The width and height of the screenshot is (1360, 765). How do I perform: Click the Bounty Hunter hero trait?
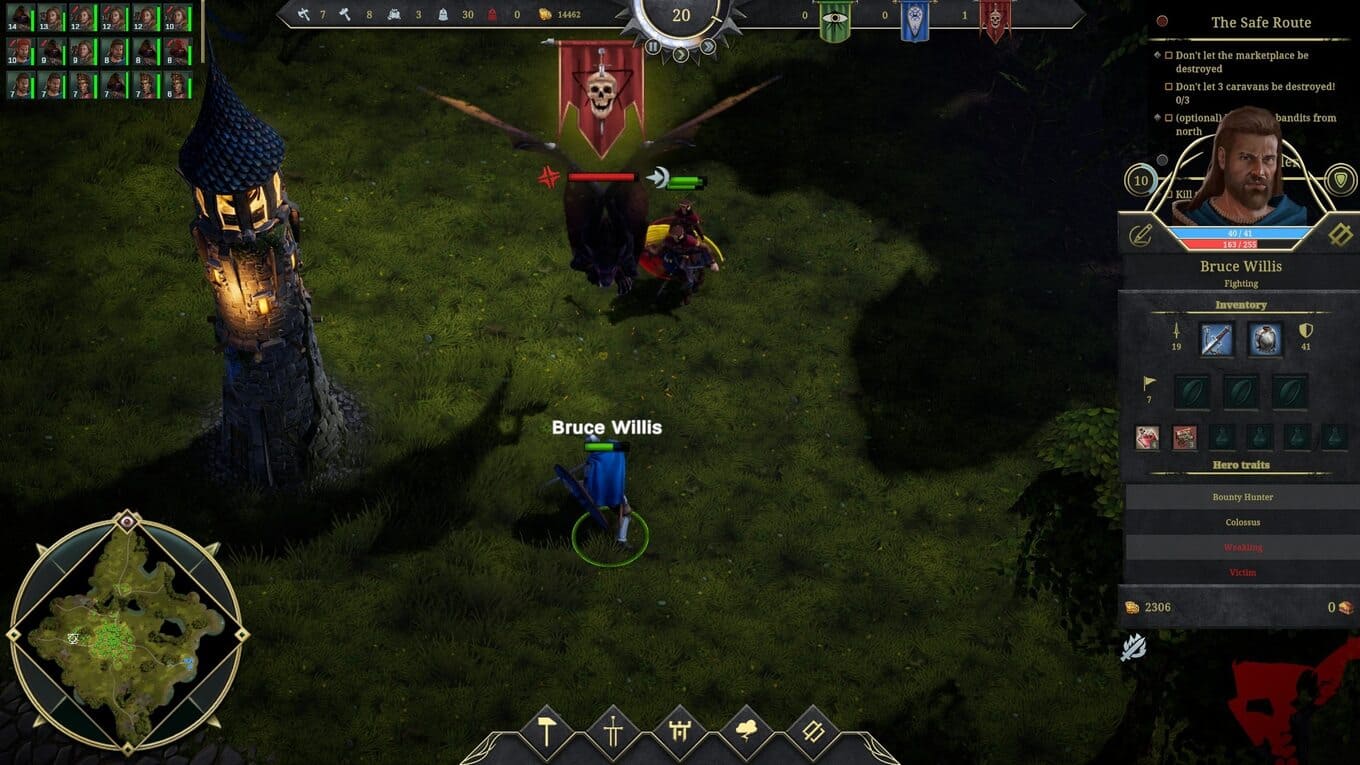(1241, 497)
